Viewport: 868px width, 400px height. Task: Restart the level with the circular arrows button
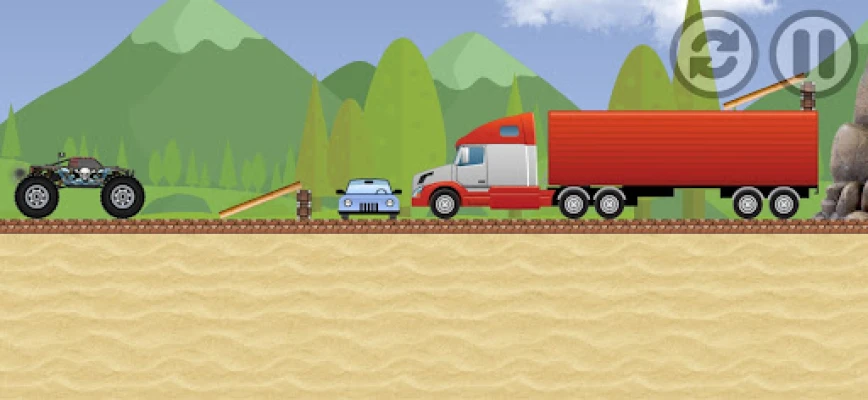[x=713, y=54]
